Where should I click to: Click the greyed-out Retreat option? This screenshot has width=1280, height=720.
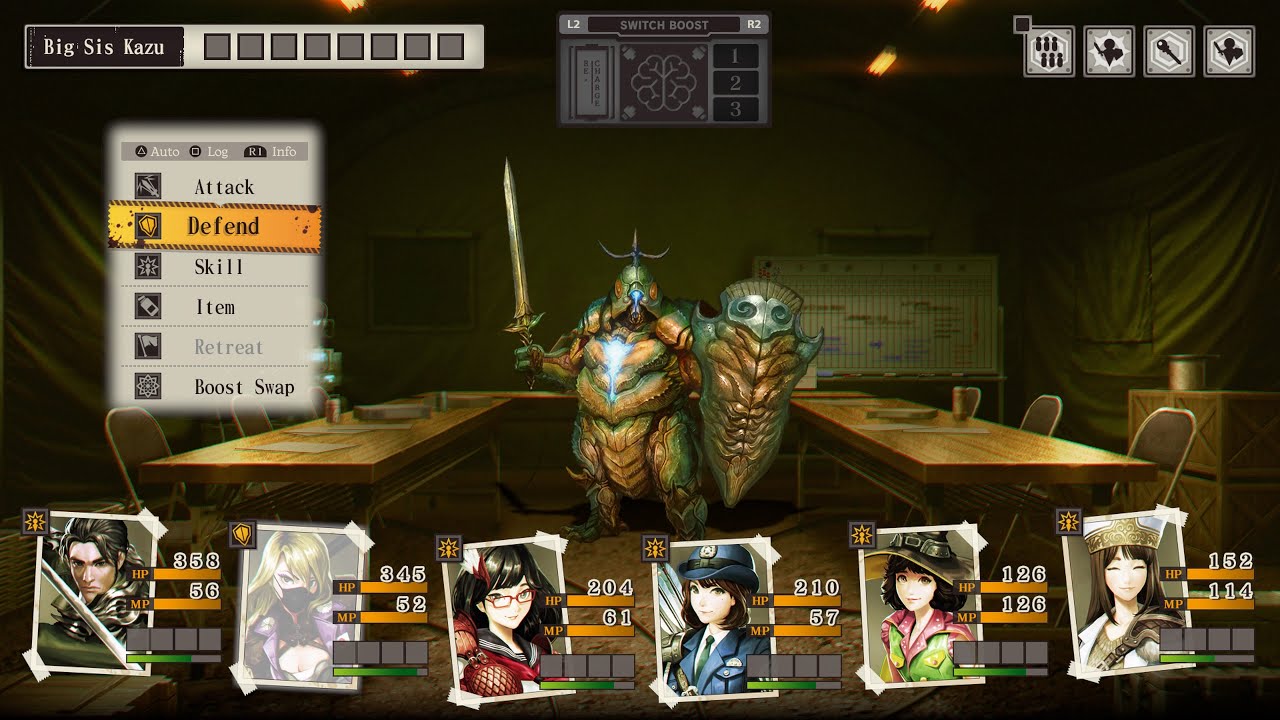[x=228, y=347]
